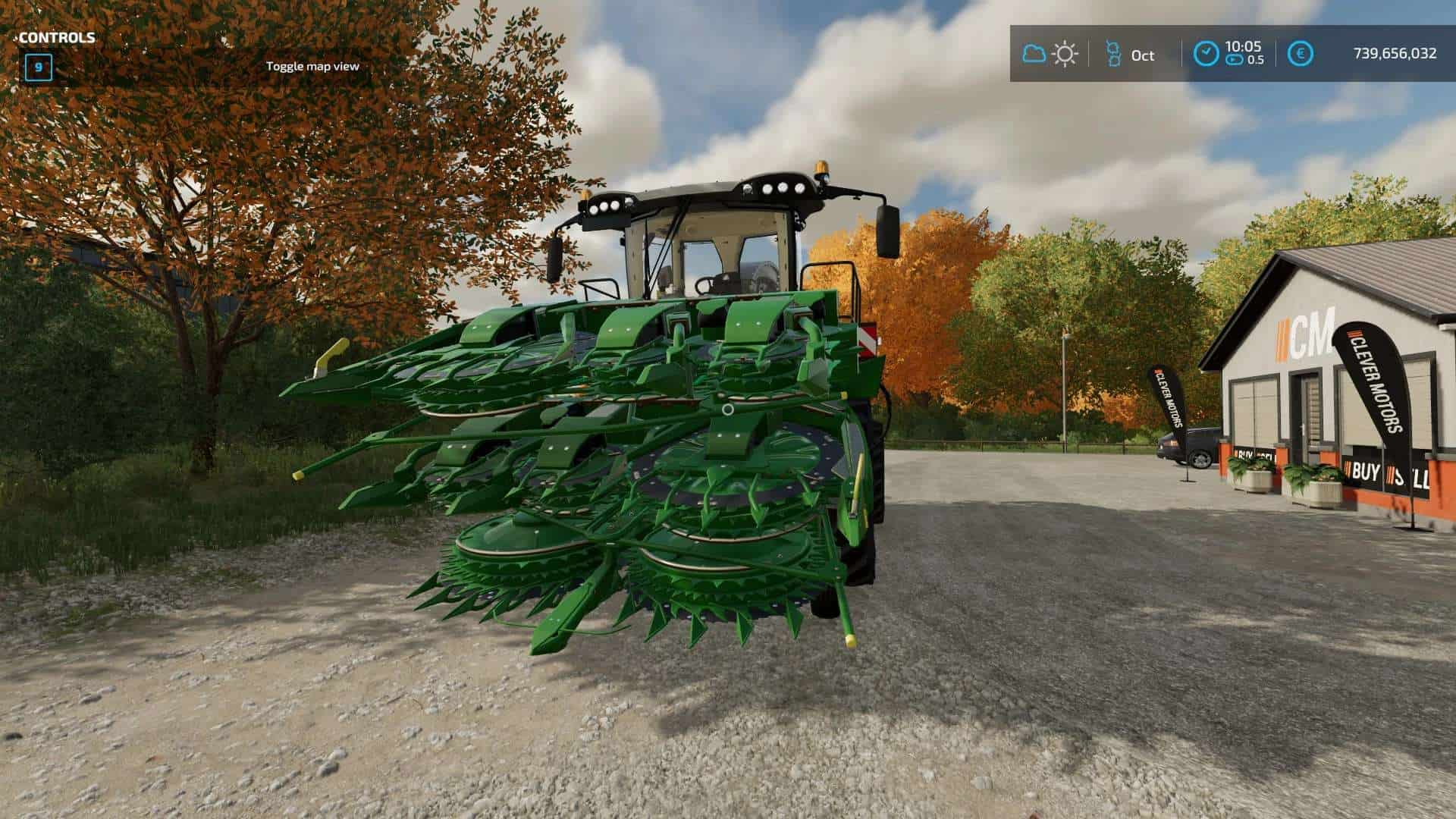
Task: Click the clock icon in the HUD
Action: coord(1205,54)
